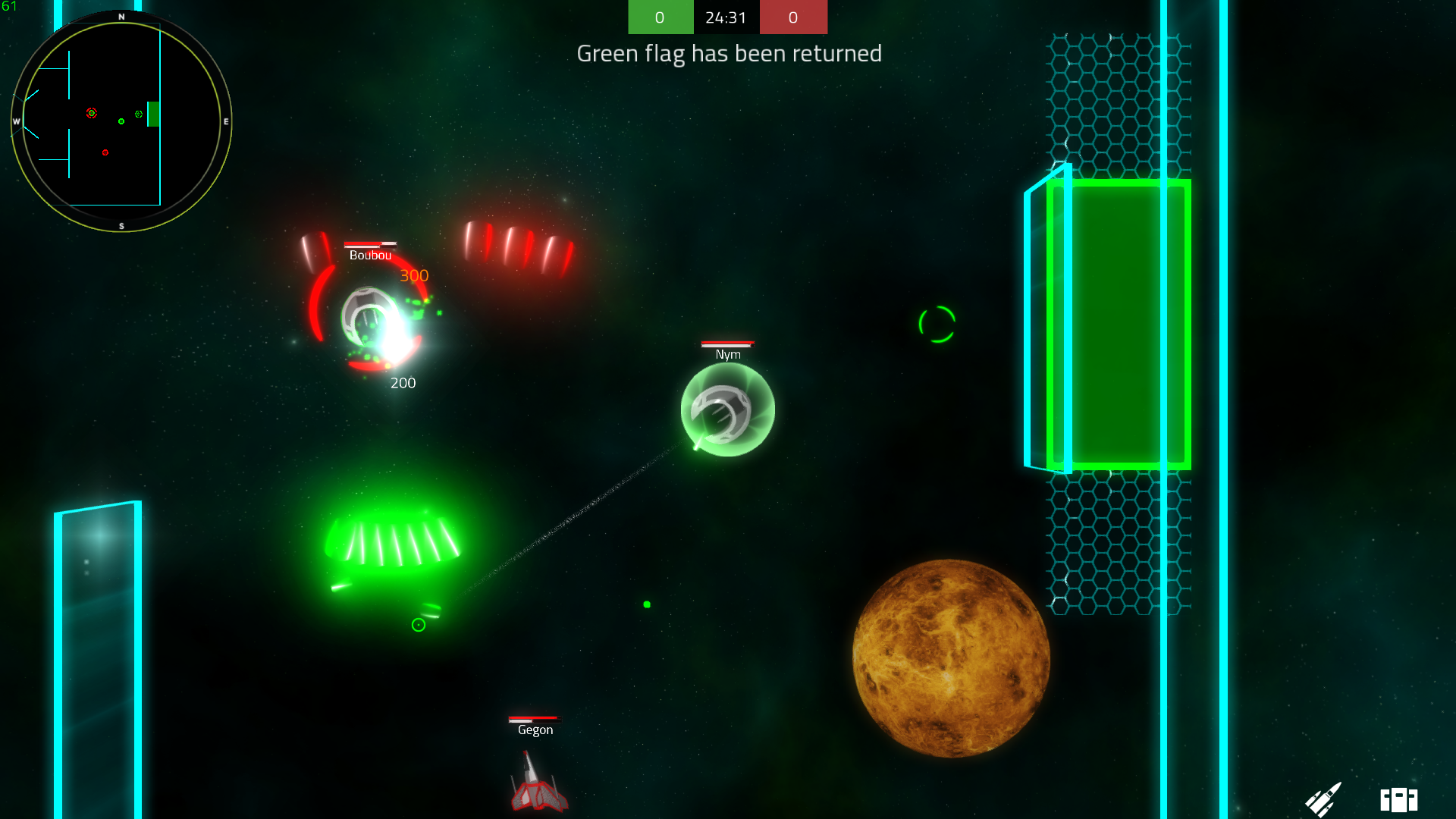This screenshot has width=1456, height=819.
Task: Click Nym's red health bar
Action: [726, 342]
